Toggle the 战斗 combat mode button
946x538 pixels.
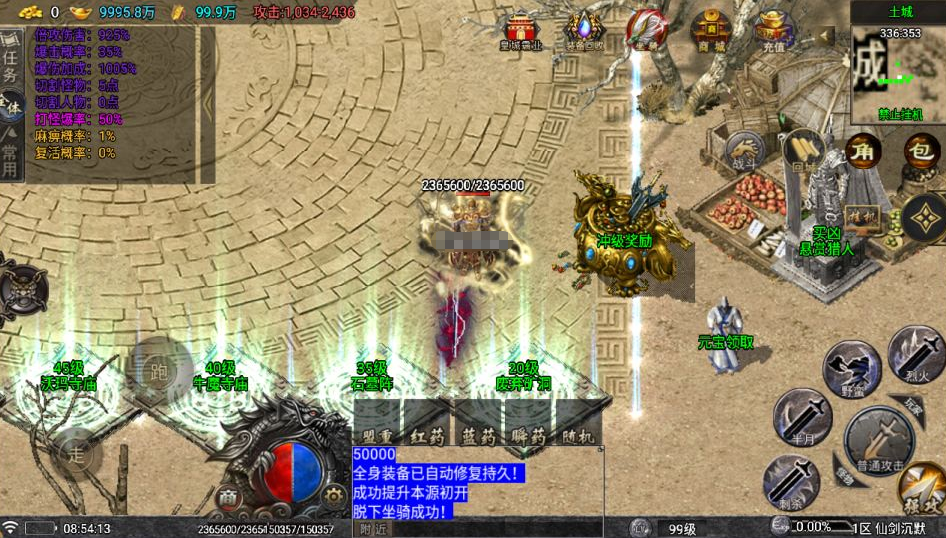(x=744, y=152)
